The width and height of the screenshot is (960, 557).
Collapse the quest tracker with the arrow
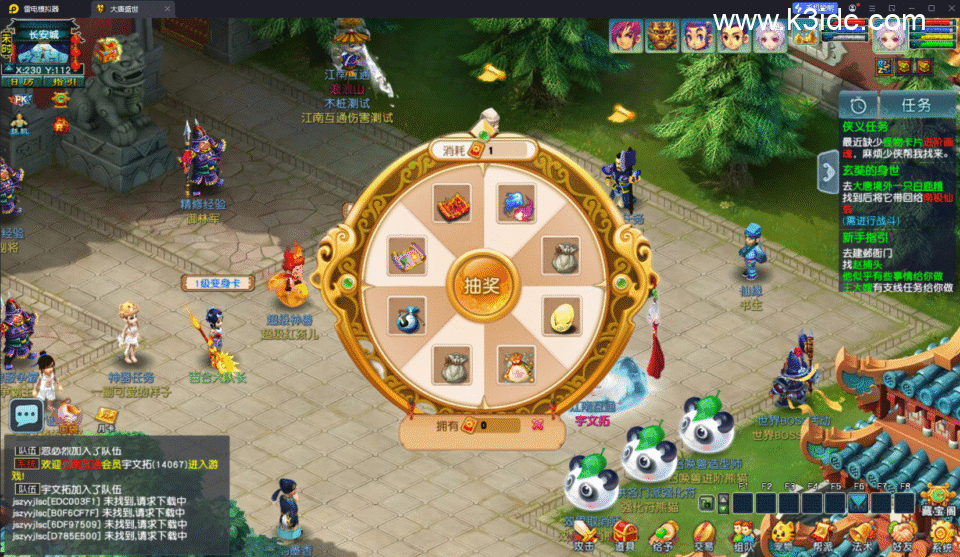[827, 172]
